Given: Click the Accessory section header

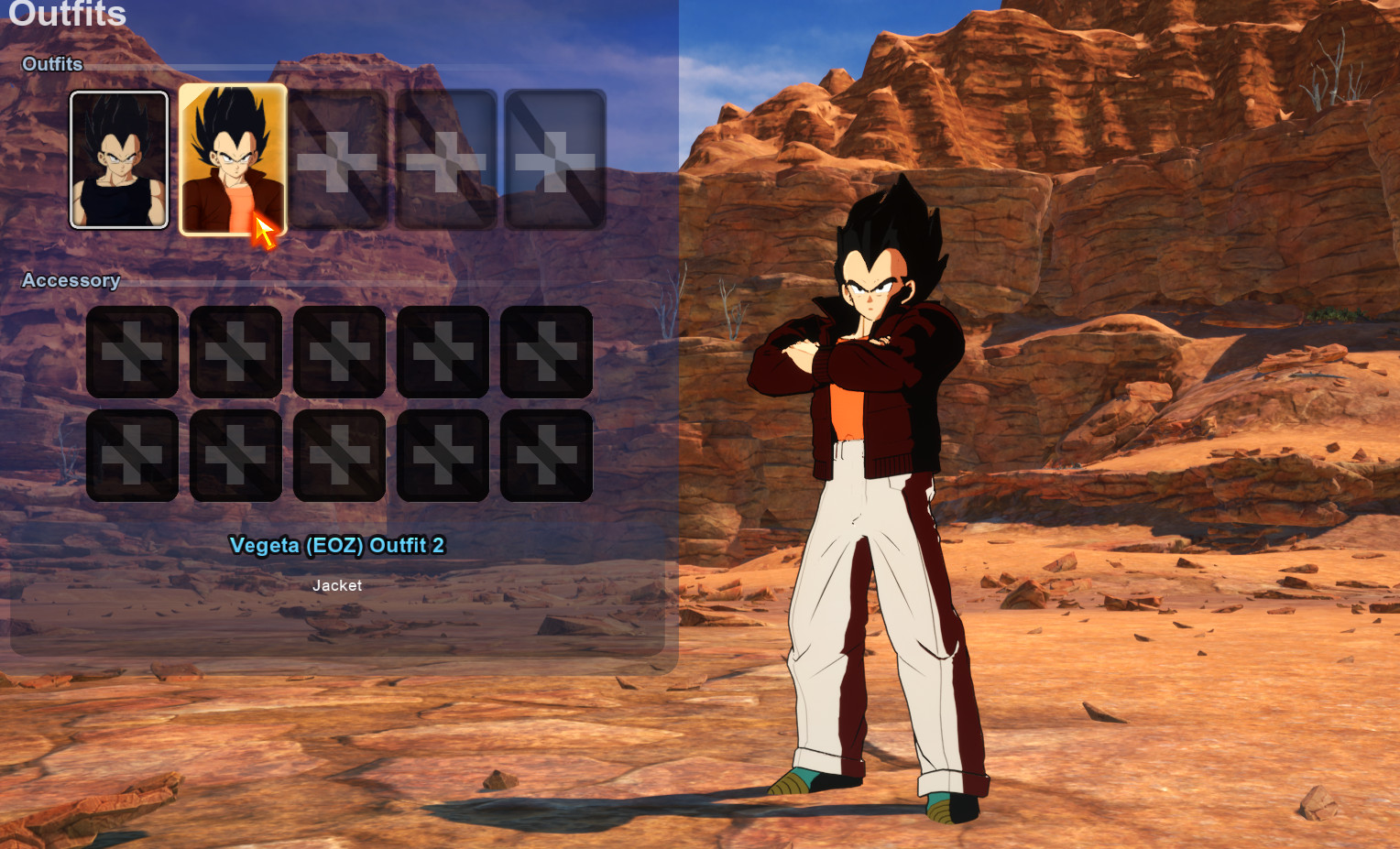Looking at the screenshot, I should (x=71, y=281).
